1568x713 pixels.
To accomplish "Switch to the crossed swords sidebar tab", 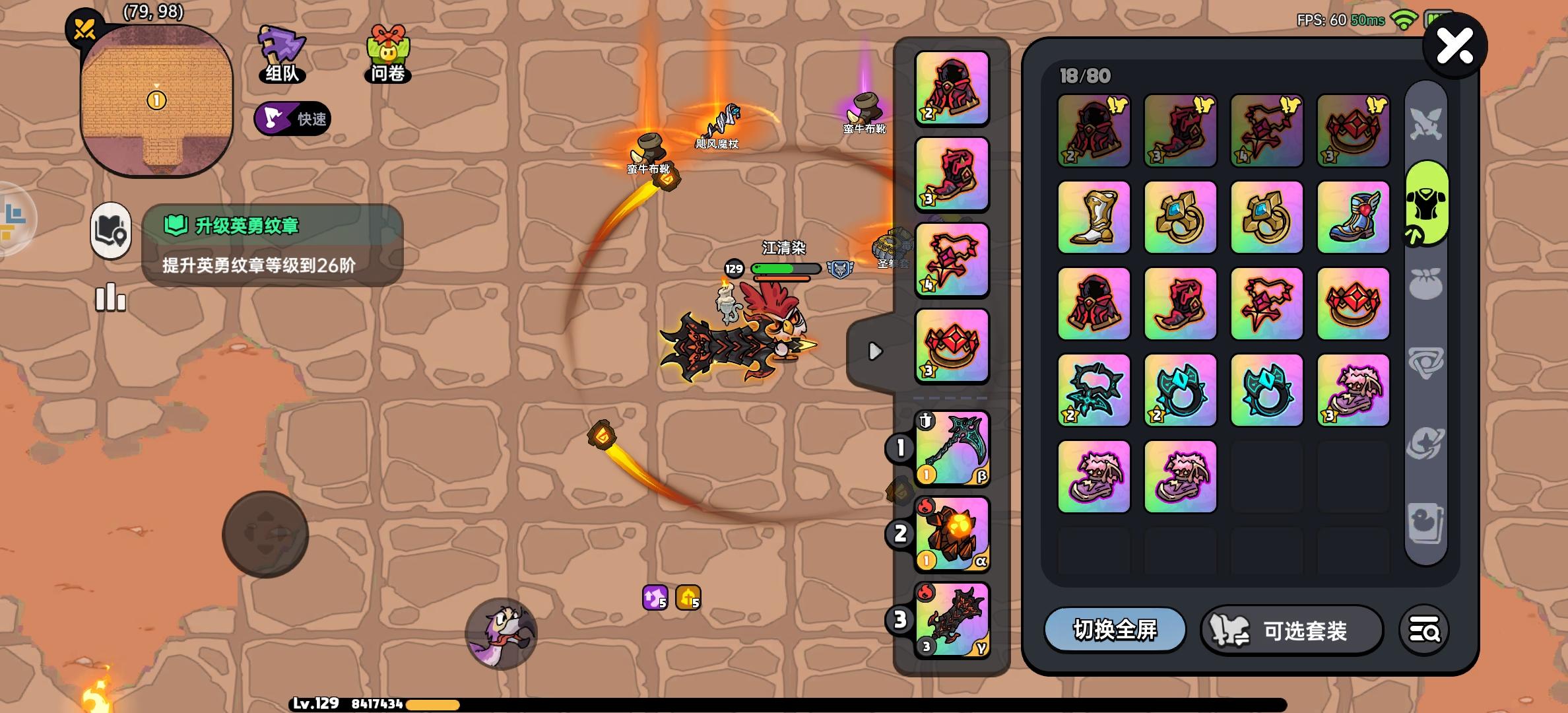I will pyautogui.click(x=1425, y=123).
